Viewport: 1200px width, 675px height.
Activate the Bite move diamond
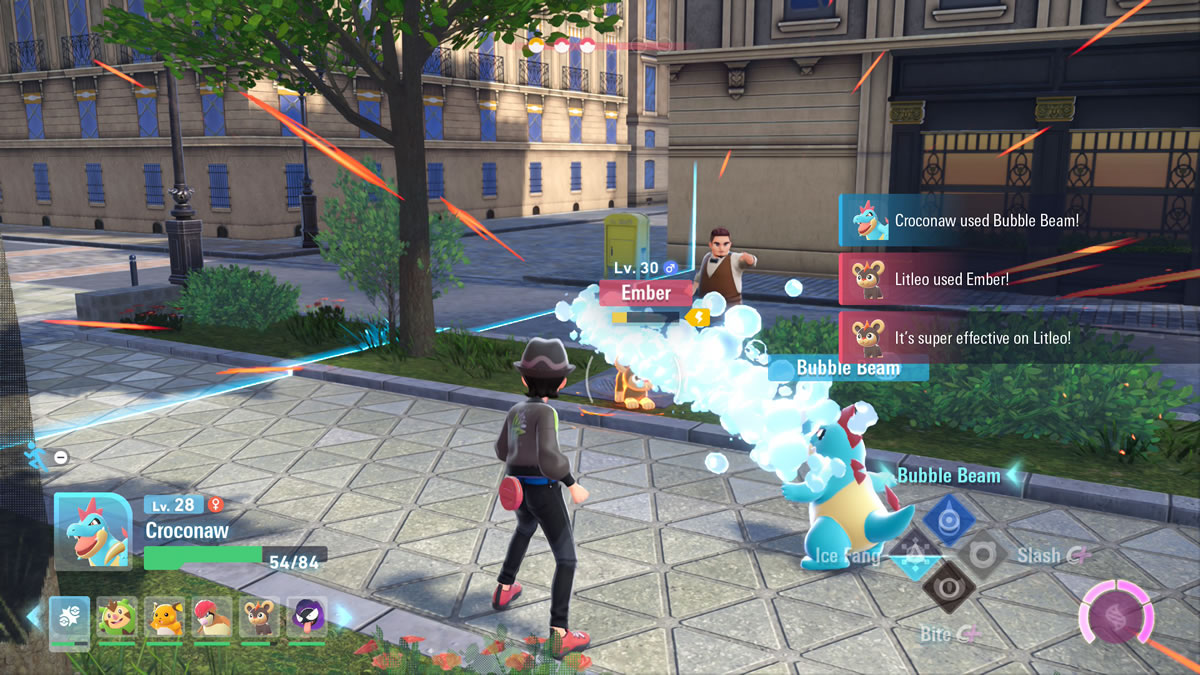pyautogui.click(x=947, y=587)
